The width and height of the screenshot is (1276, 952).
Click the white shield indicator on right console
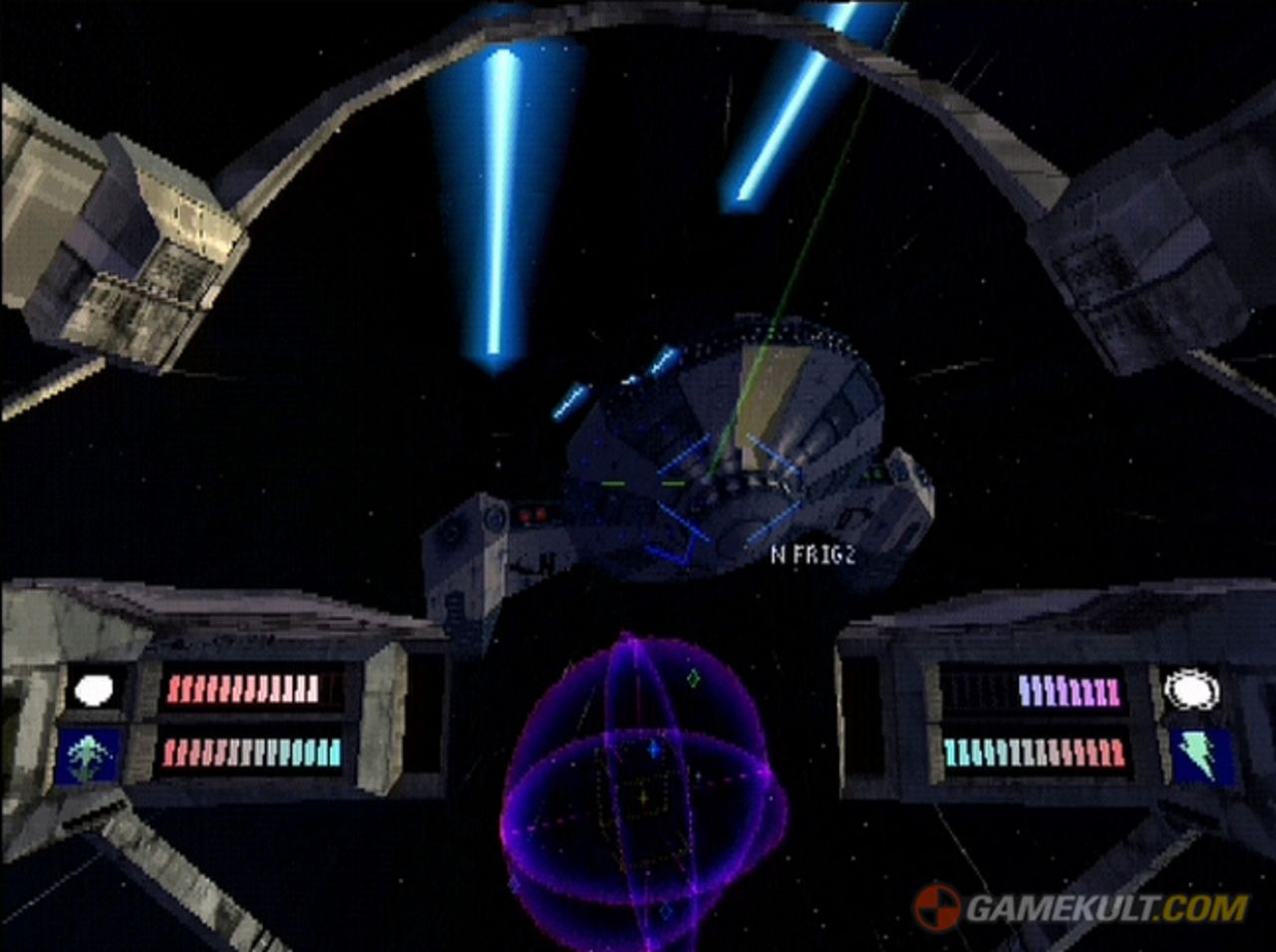[1191, 688]
